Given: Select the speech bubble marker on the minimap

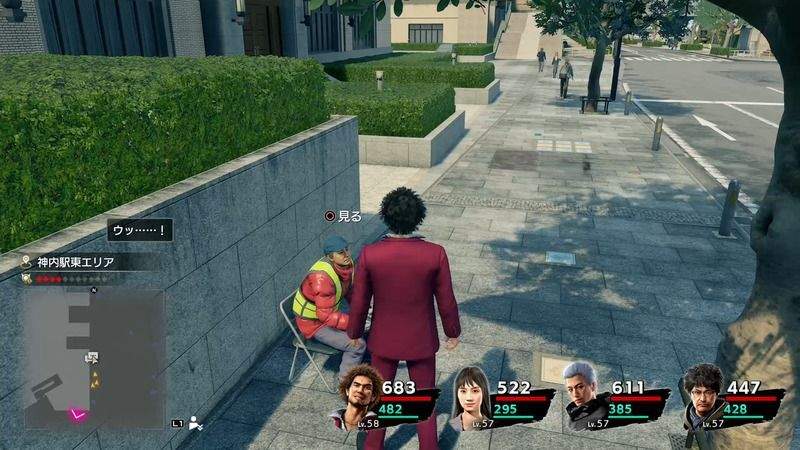Looking at the screenshot, I should 91,356.
